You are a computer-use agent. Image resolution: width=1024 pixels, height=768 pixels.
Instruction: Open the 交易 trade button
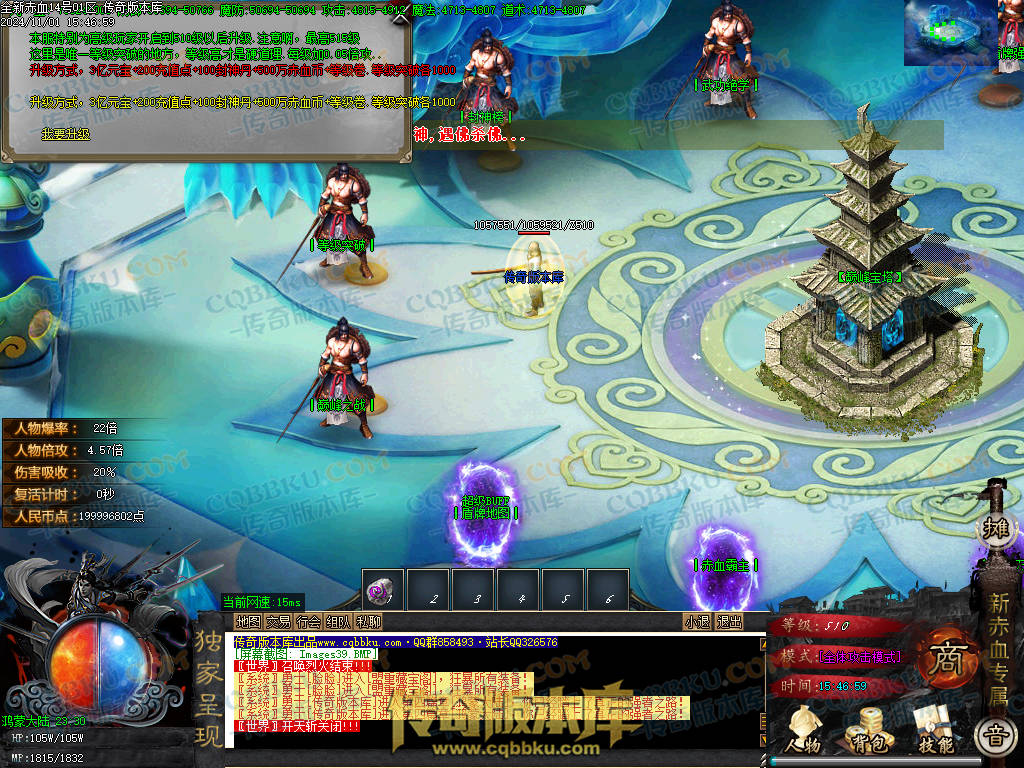pyautogui.click(x=278, y=621)
